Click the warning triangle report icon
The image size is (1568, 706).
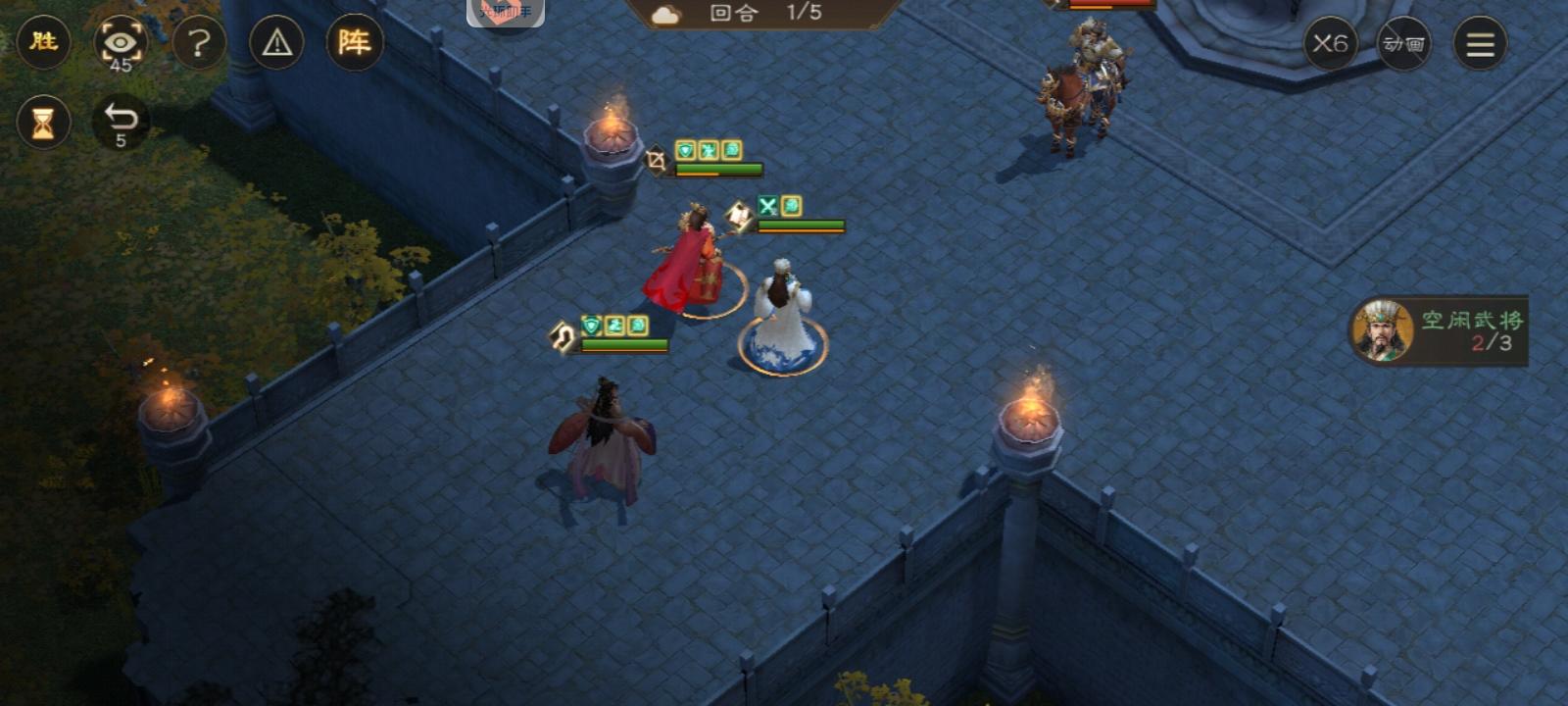(277, 43)
